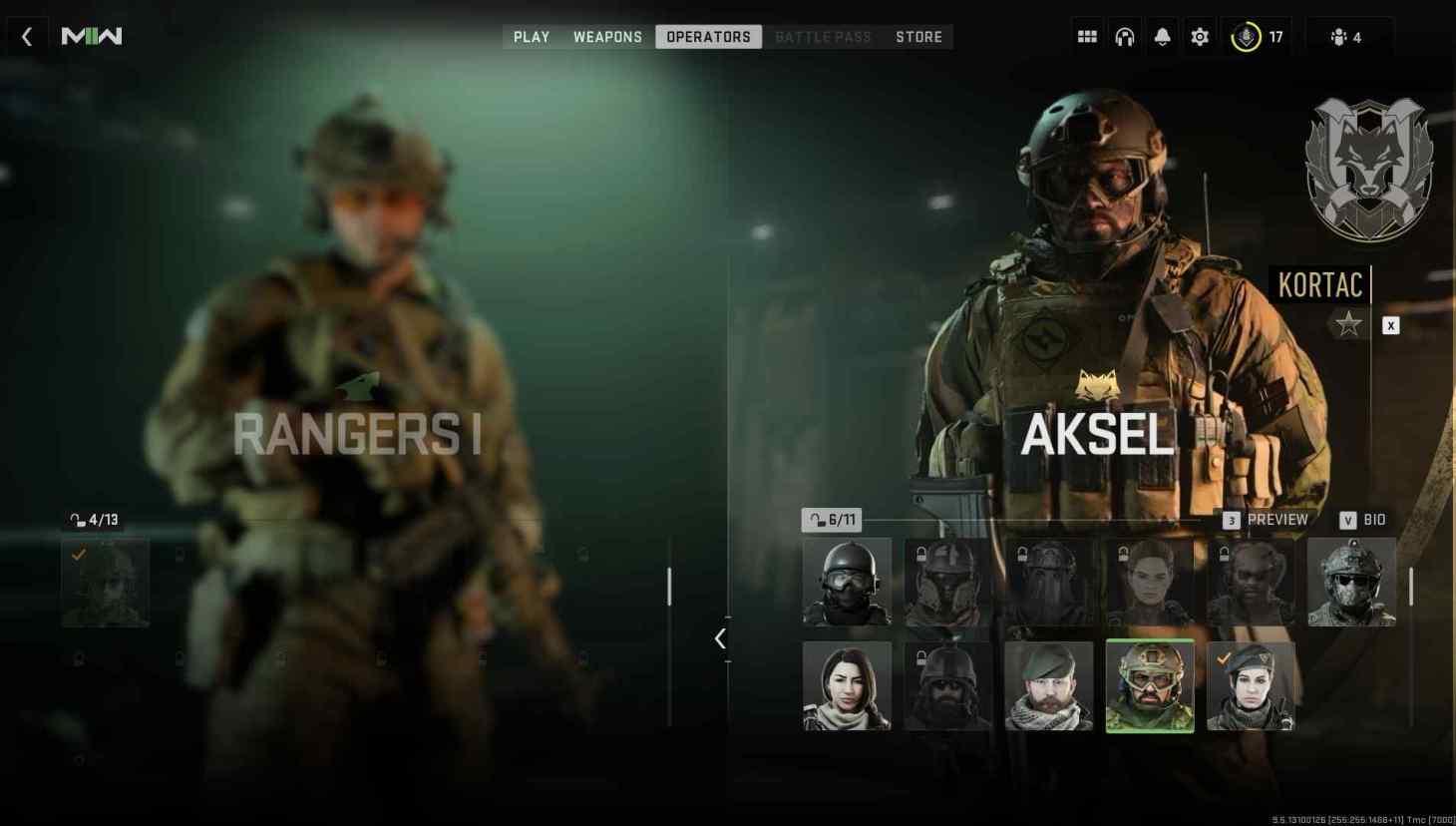Collapse the operators panel via left chevron
The height and width of the screenshot is (826, 1456).
[x=720, y=638]
